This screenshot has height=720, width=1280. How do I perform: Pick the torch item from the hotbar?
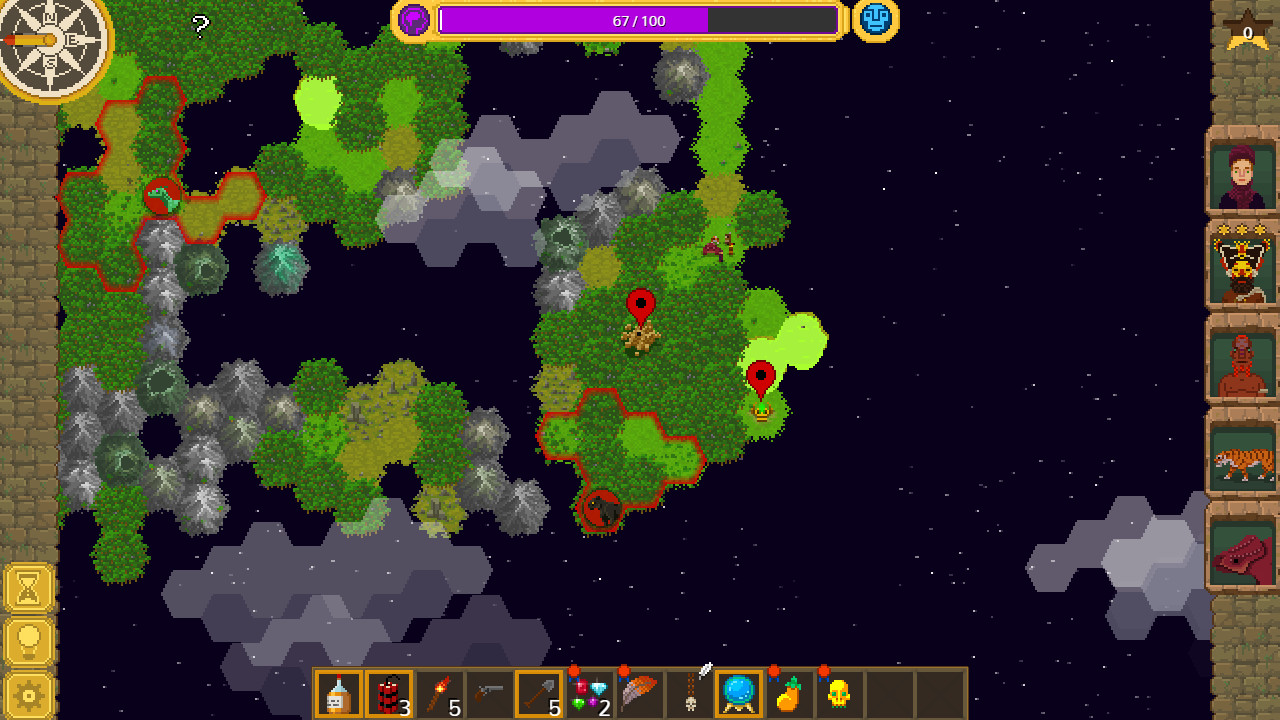[437, 692]
